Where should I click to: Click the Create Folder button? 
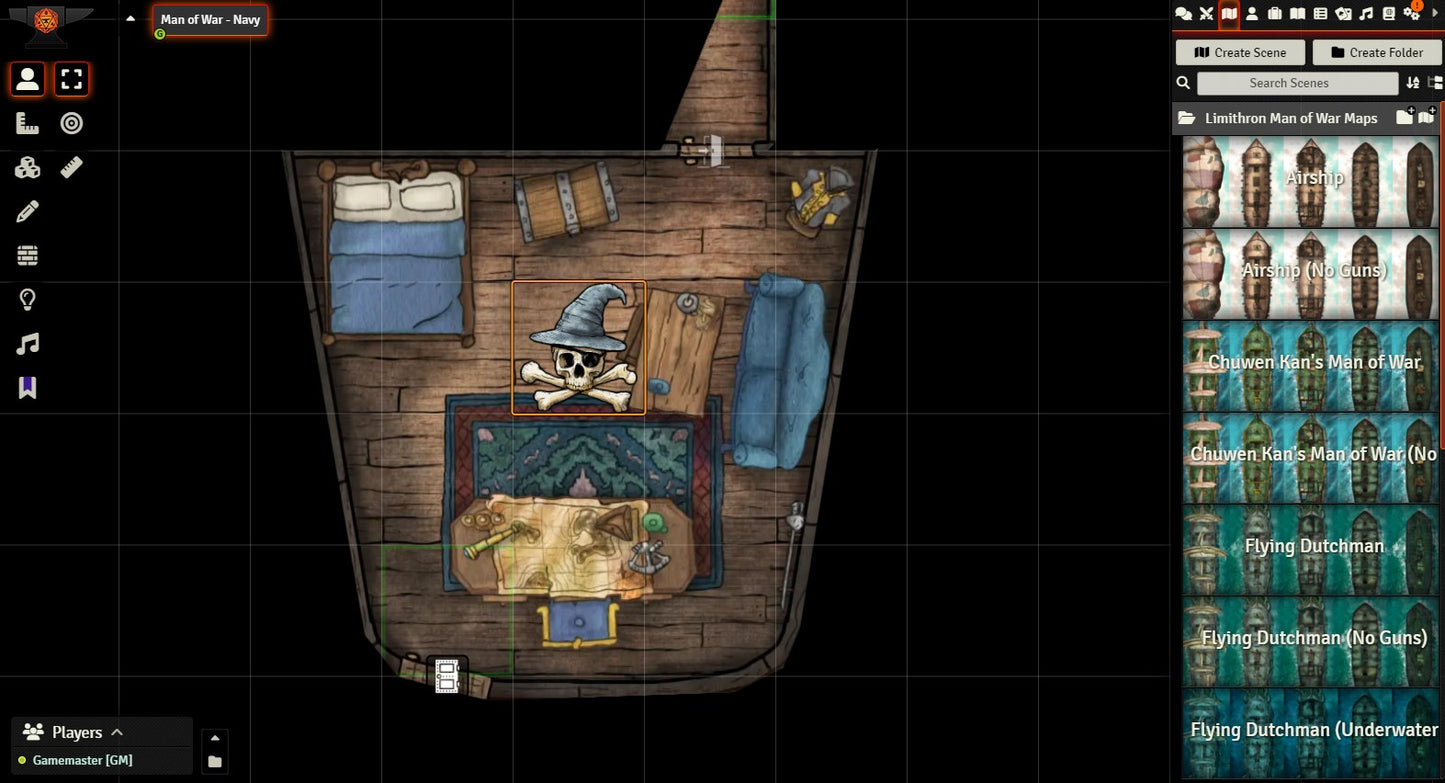[x=1376, y=52]
